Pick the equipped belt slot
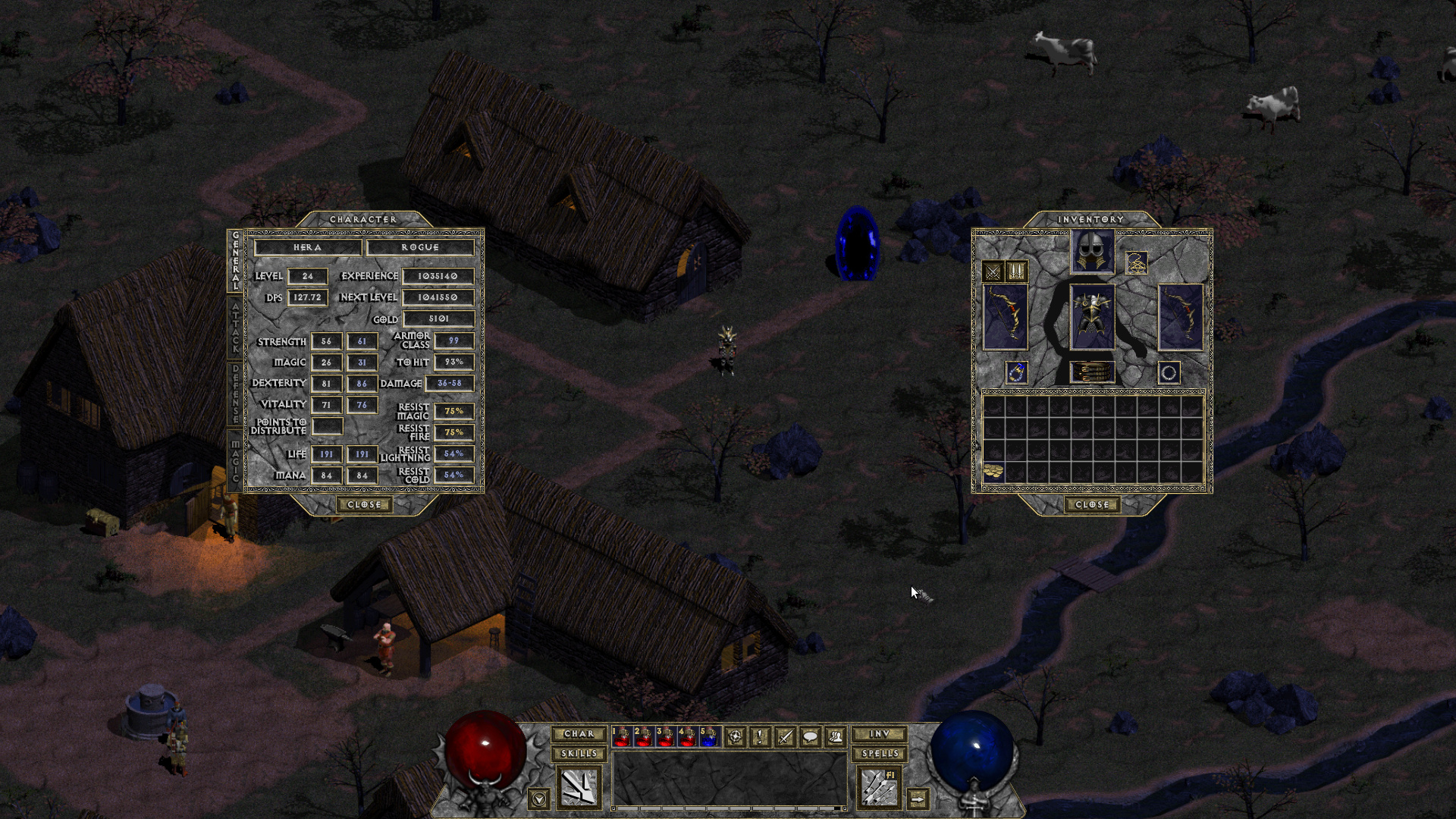This screenshot has width=1456, height=819. 1092,372
